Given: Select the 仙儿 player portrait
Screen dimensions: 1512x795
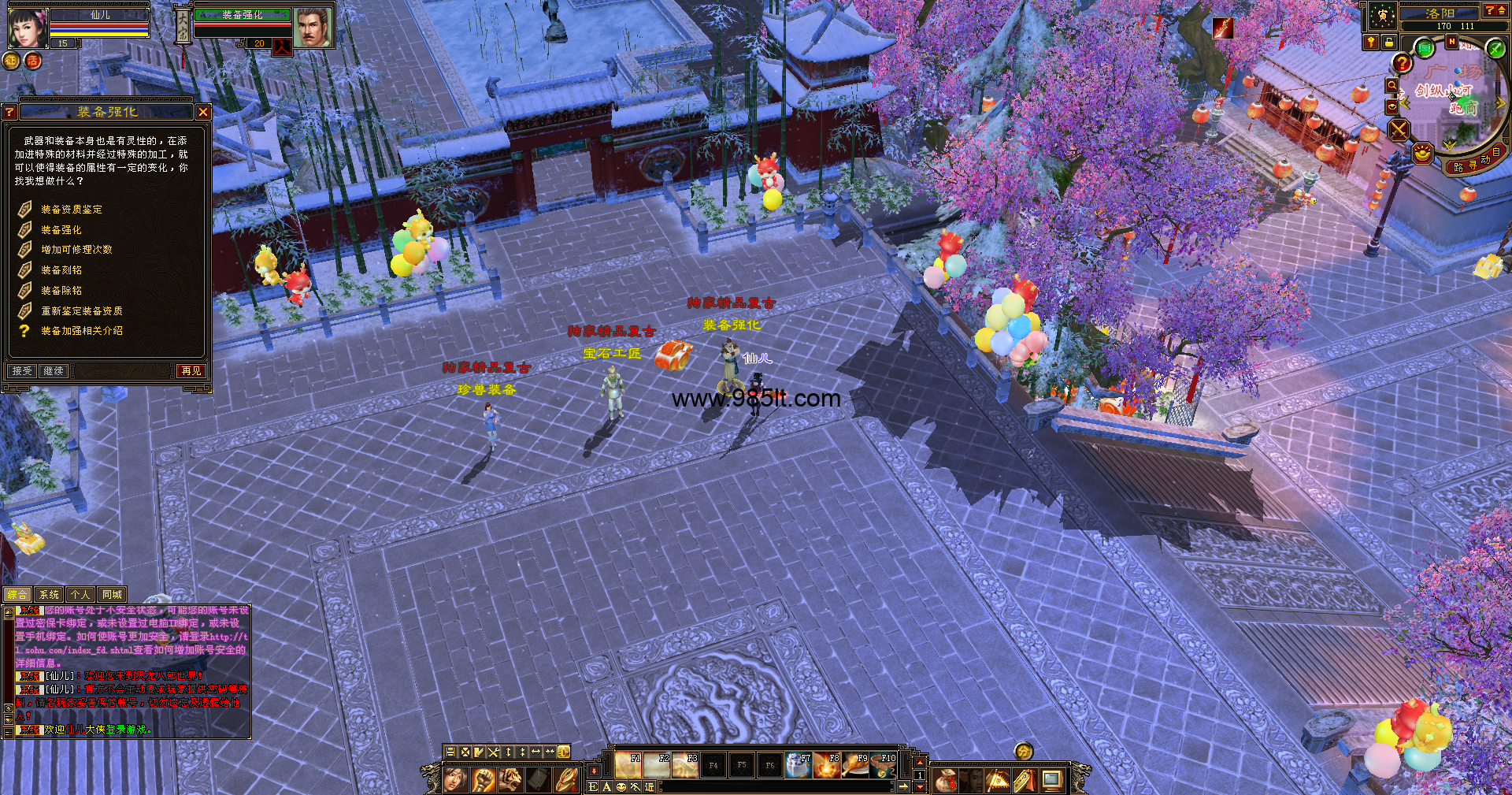Looking at the screenshot, I should coord(28,28).
